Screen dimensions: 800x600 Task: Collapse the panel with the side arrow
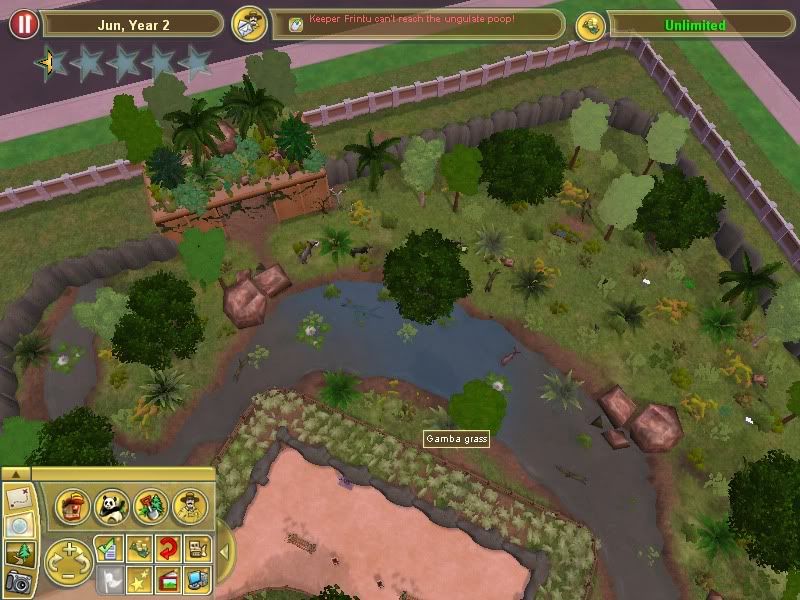coord(224,551)
